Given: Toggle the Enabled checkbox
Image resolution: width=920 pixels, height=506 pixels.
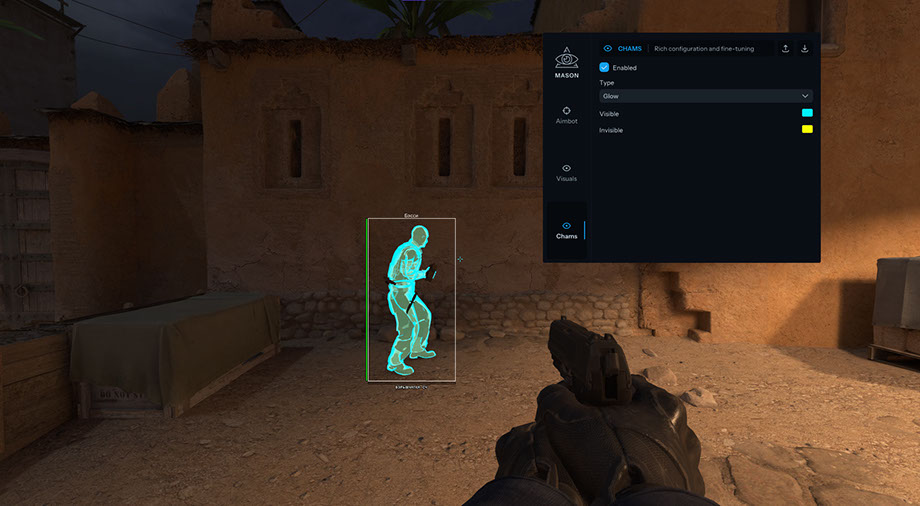Looking at the screenshot, I should click(604, 67).
